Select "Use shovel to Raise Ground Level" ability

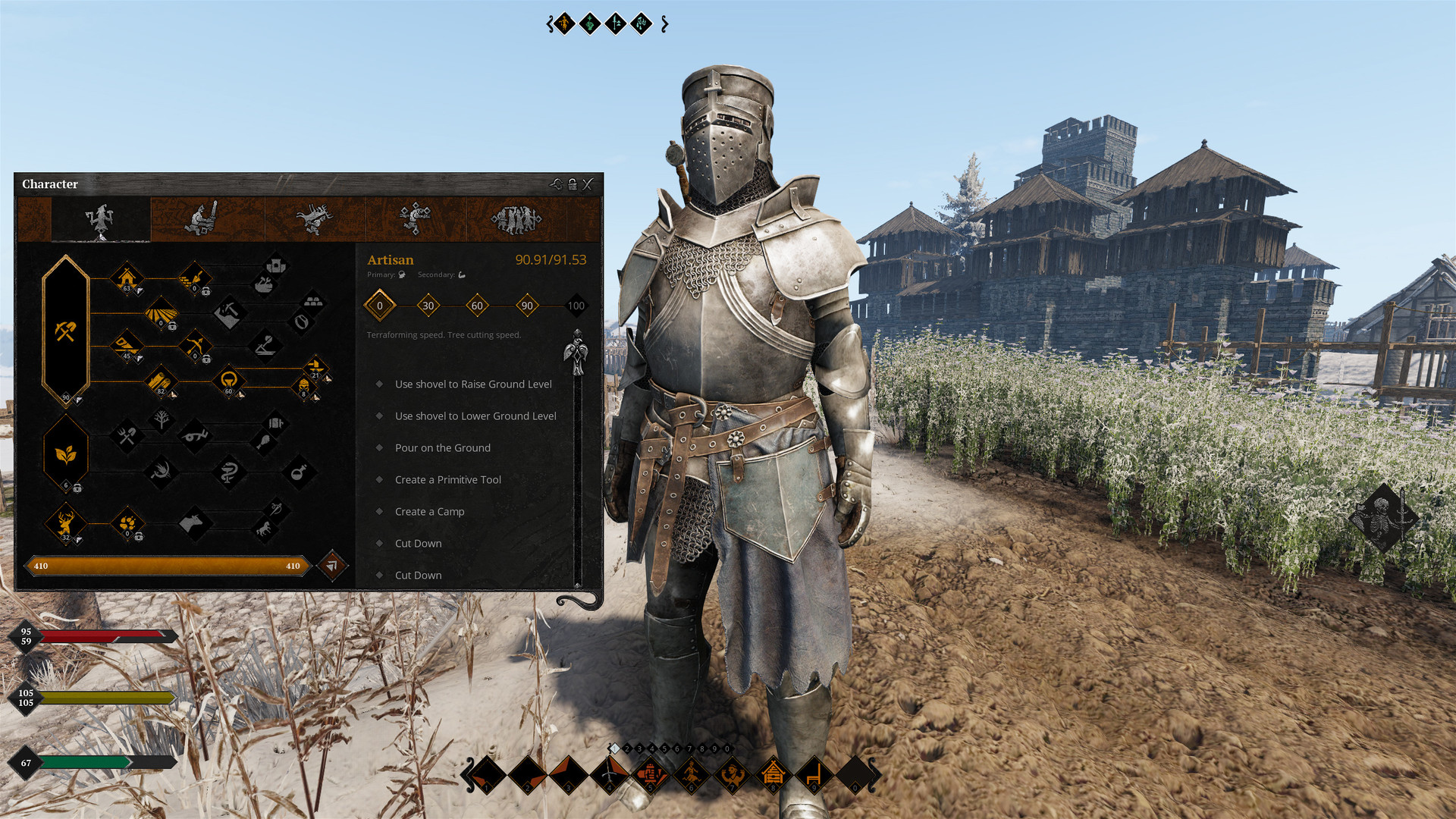(473, 384)
